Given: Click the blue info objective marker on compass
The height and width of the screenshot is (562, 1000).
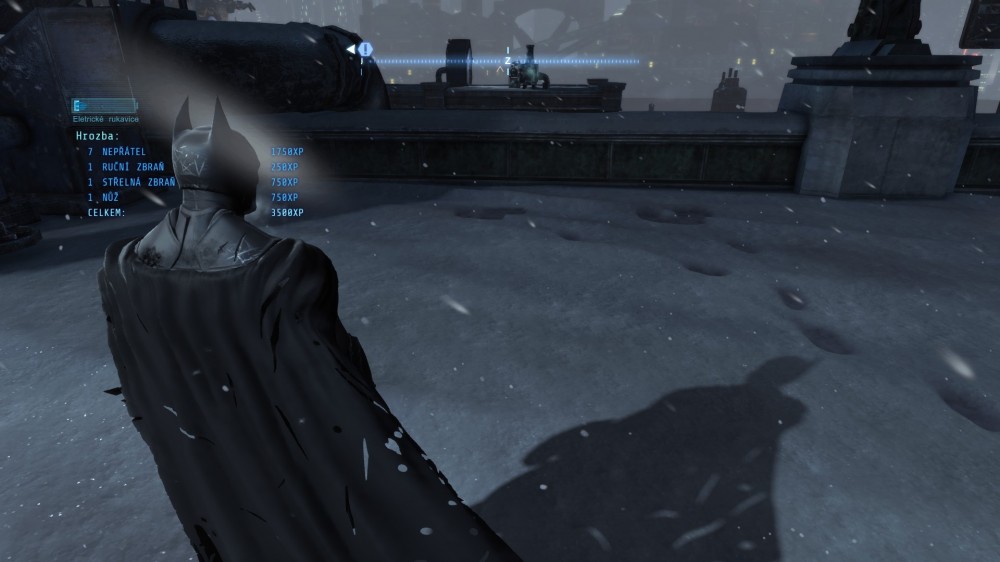Looking at the screenshot, I should (x=366, y=48).
